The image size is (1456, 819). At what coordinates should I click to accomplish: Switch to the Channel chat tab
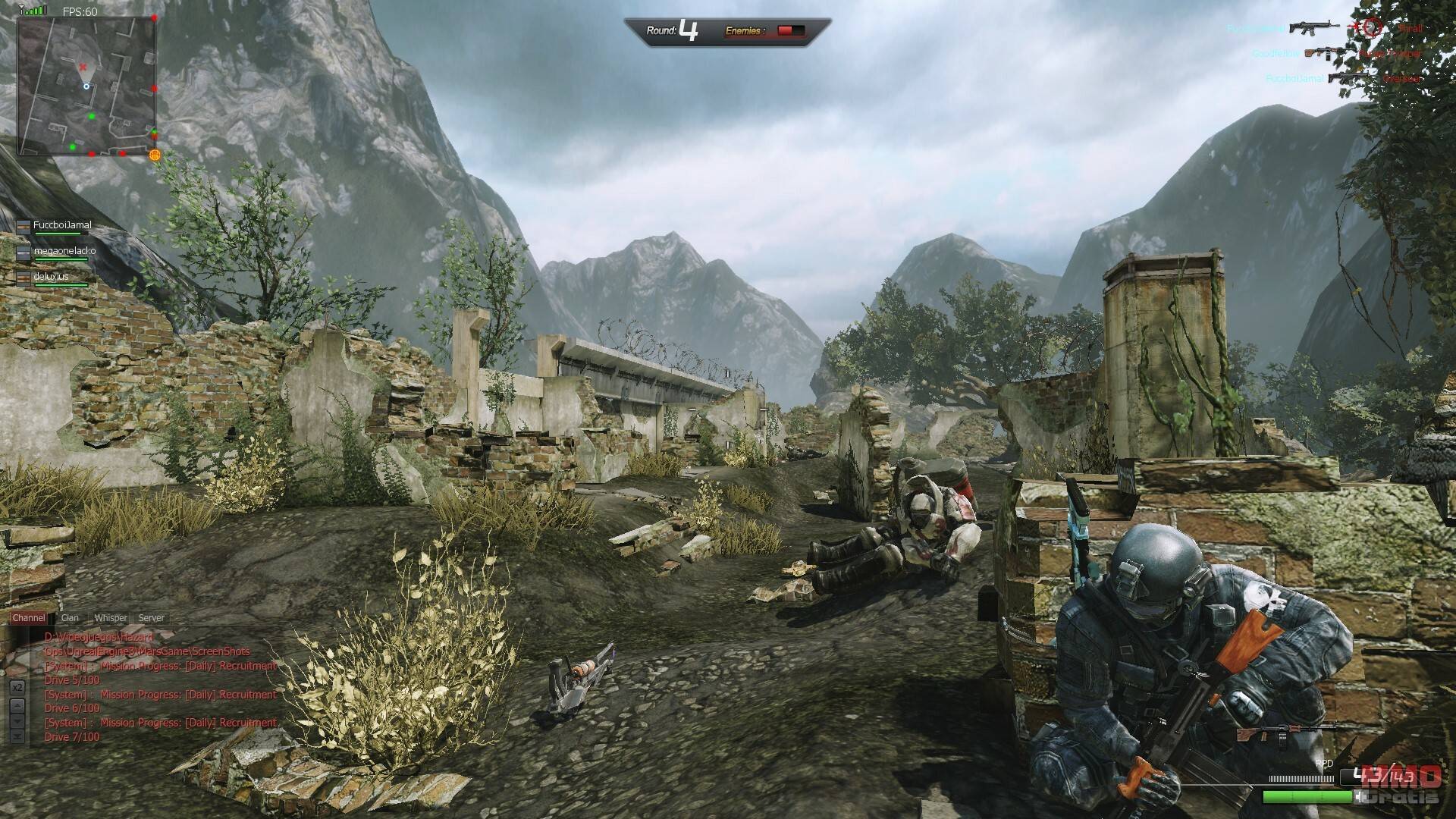[x=29, y=618]
